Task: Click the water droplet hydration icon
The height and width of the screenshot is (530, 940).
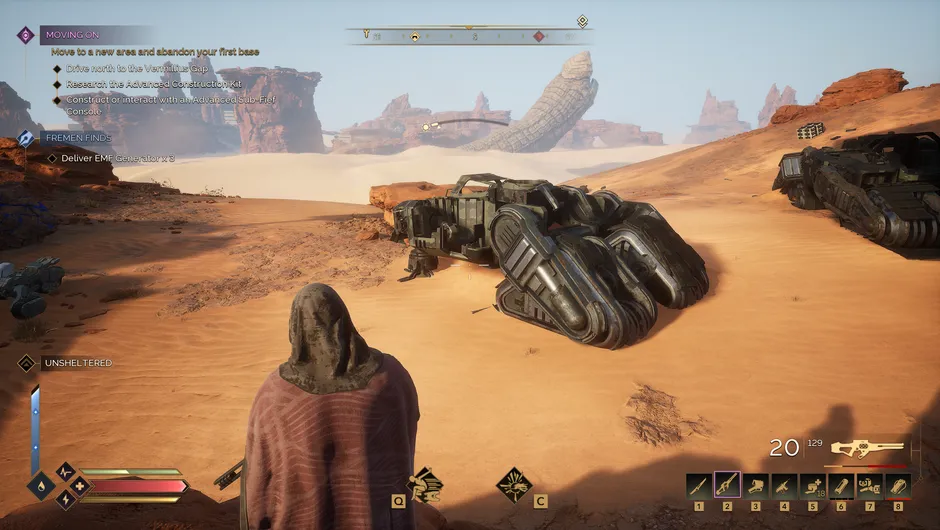Action: click(x=40, y=487)
